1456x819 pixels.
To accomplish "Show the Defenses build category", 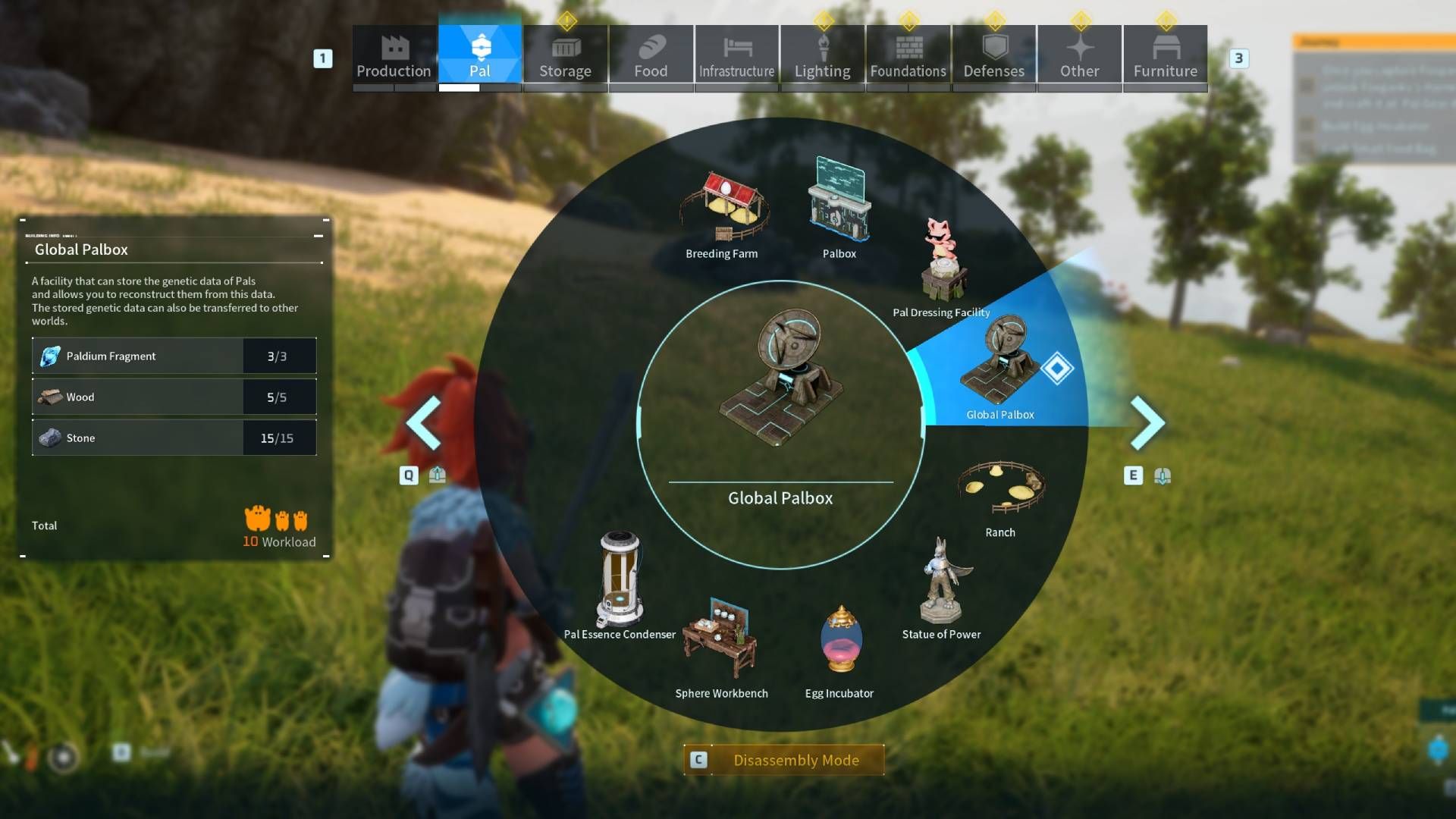I will point(993,56).
